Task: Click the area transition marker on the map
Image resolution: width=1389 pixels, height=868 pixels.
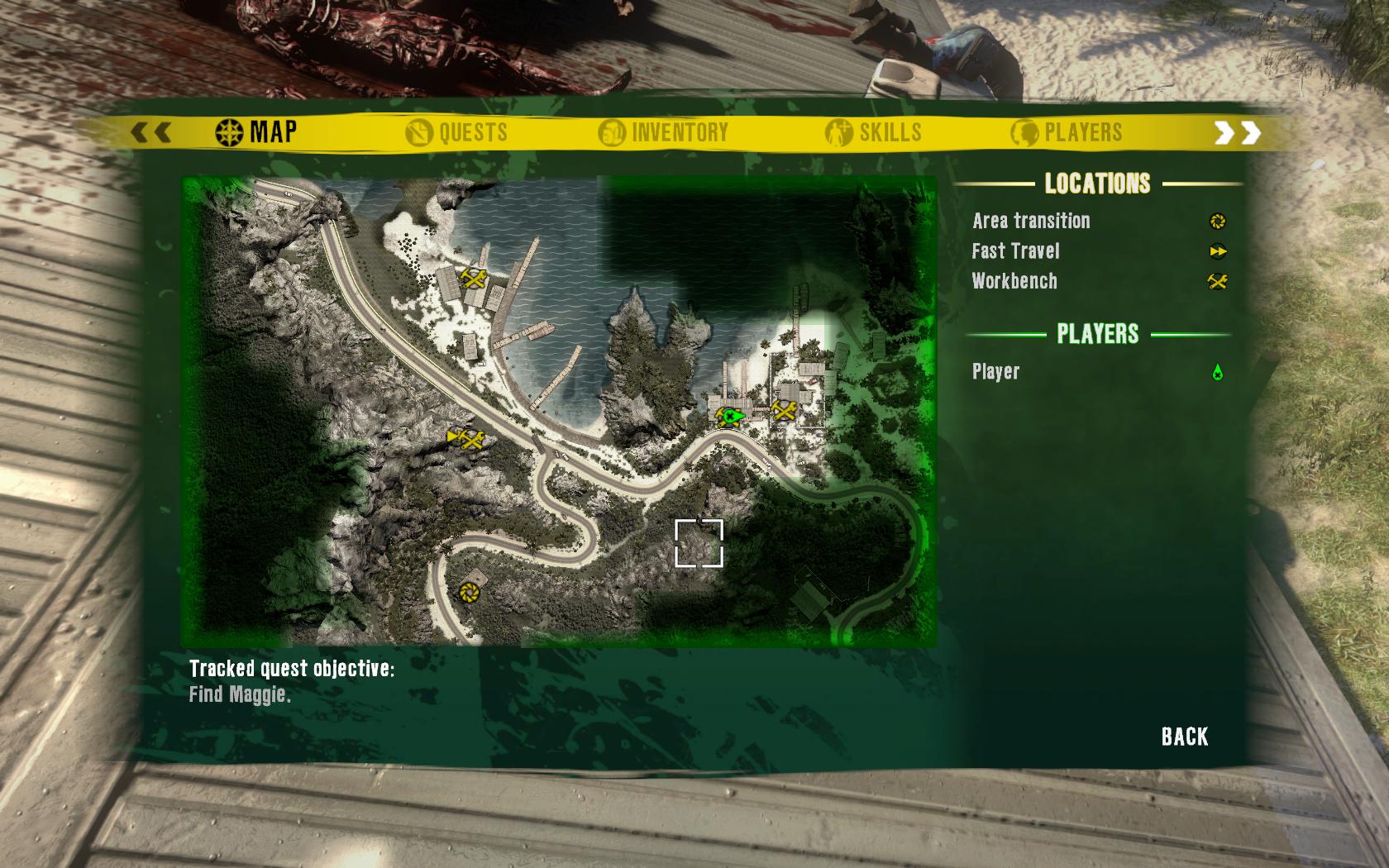Action: (x=469, y=592)
